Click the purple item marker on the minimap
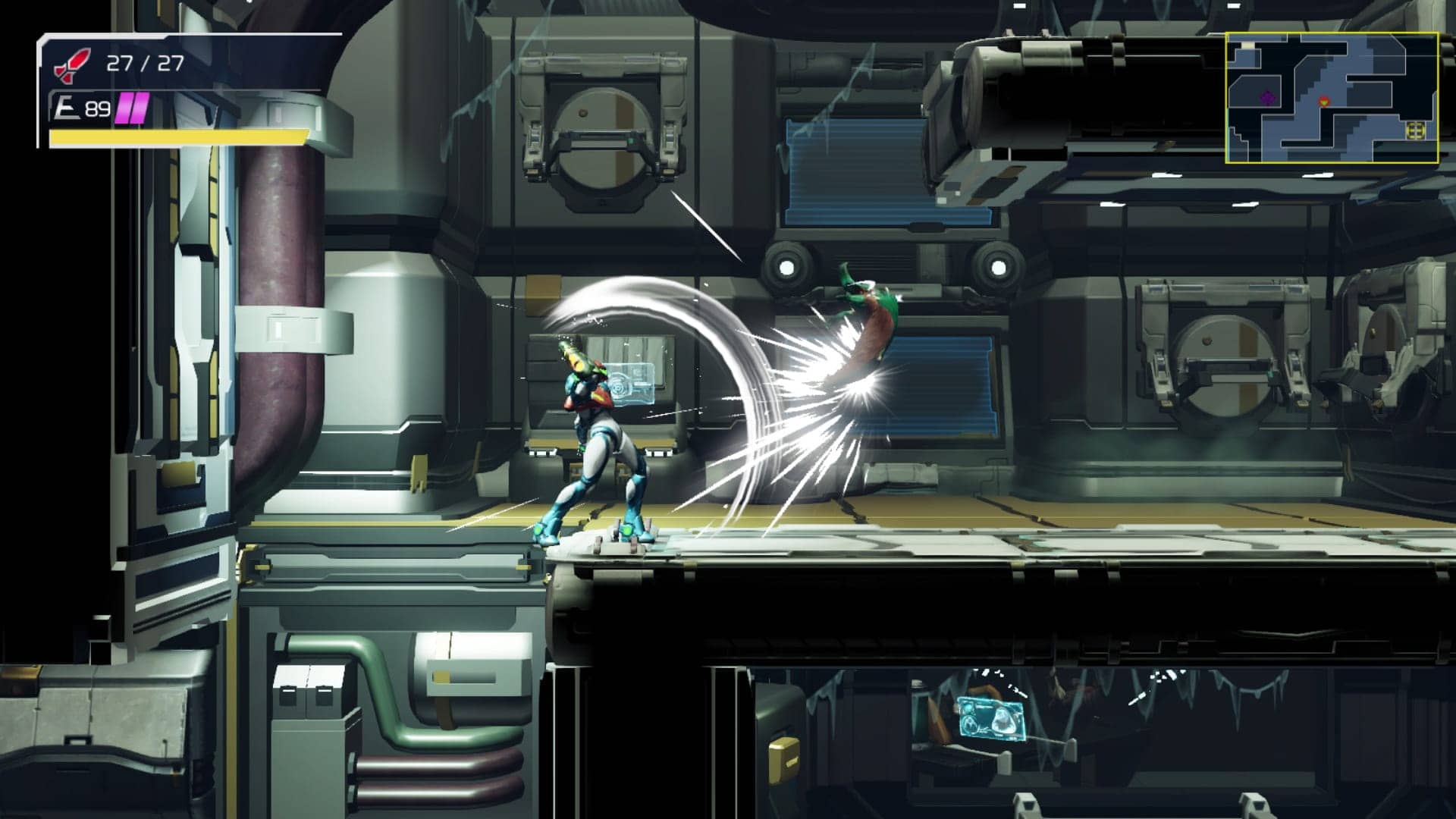The width and height of the screenshot is (1456, 819). click(1268, 99)
